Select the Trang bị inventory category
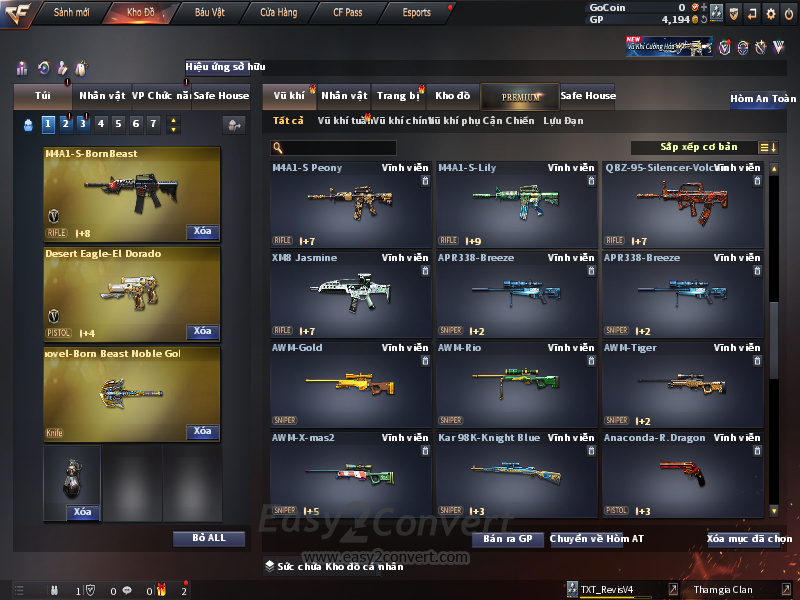 (x=398, y=96)
